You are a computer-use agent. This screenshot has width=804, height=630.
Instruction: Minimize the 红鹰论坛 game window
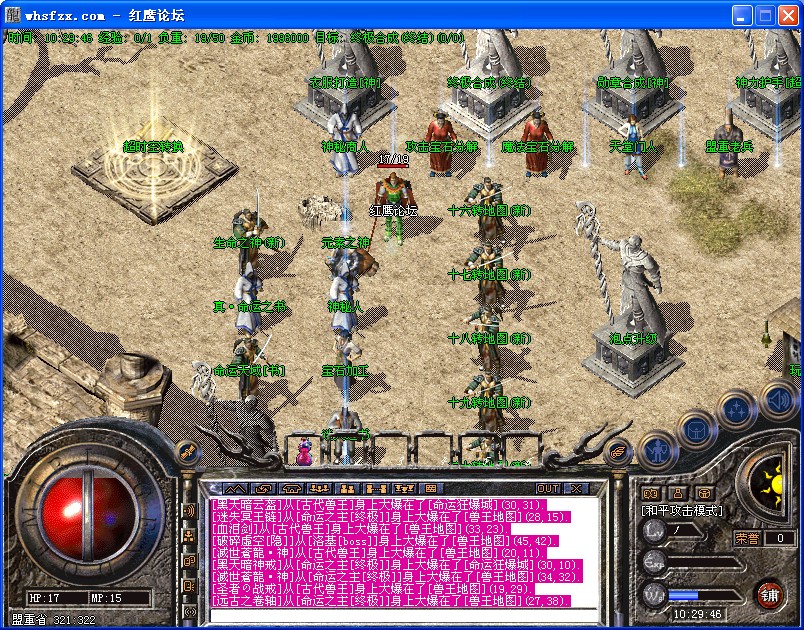point(742,15)
